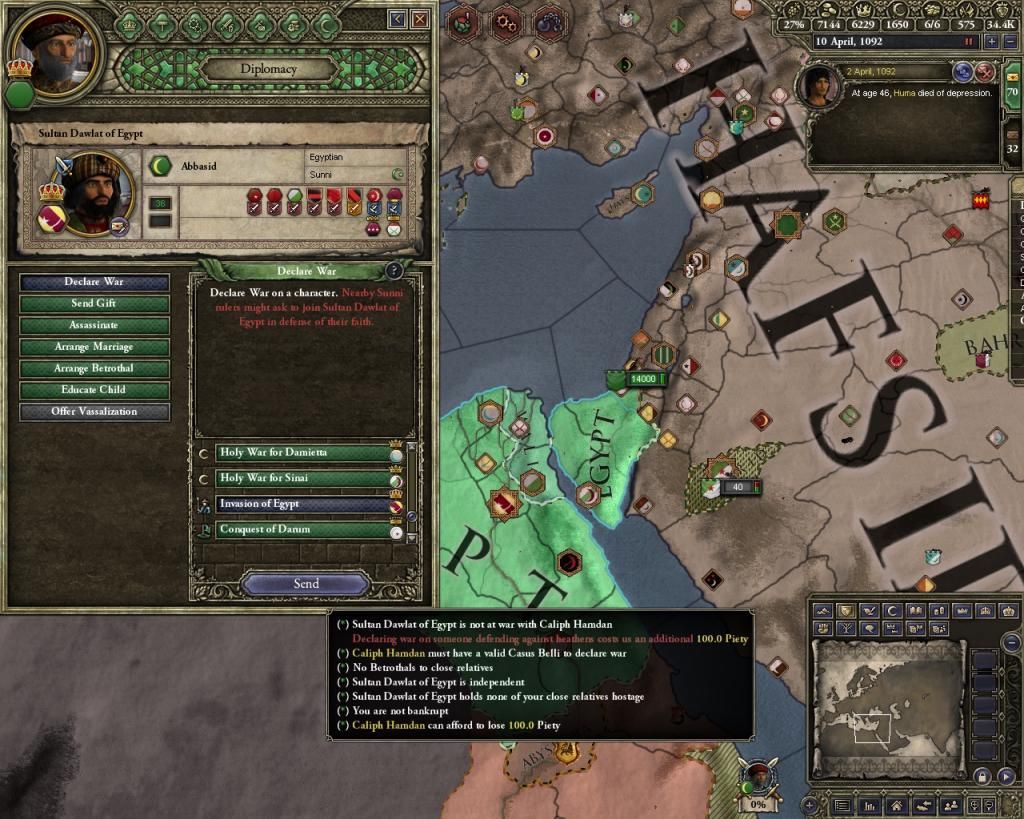This screenshot has width=1024, height=819.
Task: Click Offer Vassalization
Action: click(94, 411)
